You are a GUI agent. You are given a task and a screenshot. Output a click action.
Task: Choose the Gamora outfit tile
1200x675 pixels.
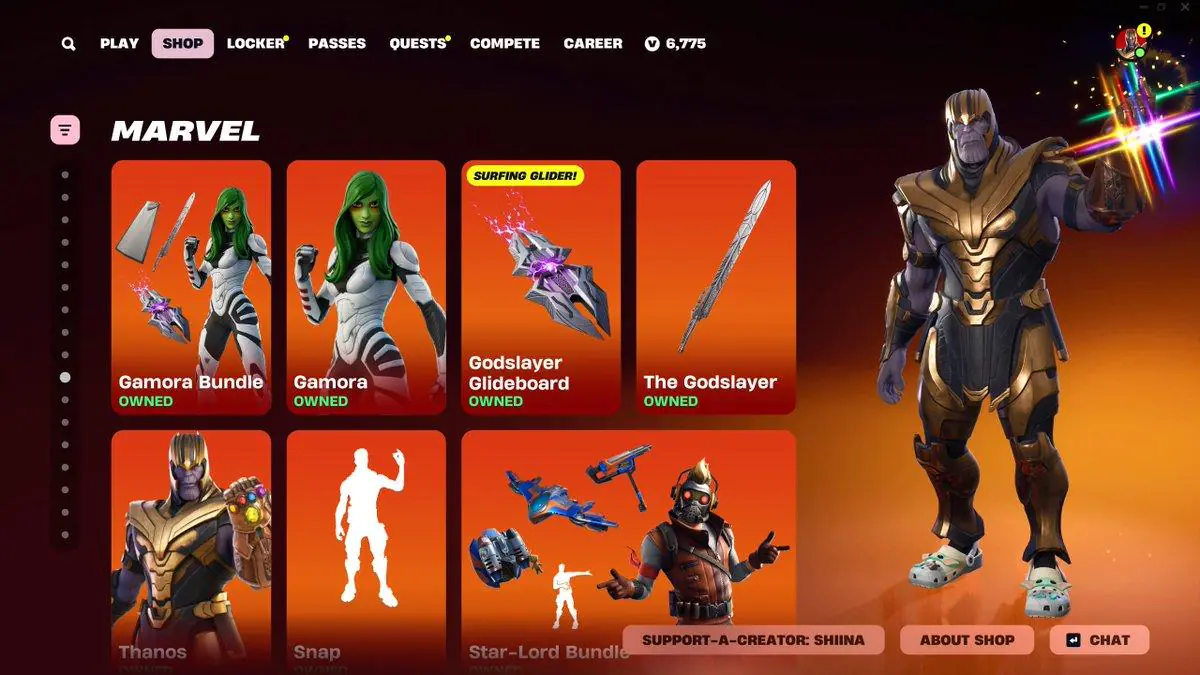366,287
